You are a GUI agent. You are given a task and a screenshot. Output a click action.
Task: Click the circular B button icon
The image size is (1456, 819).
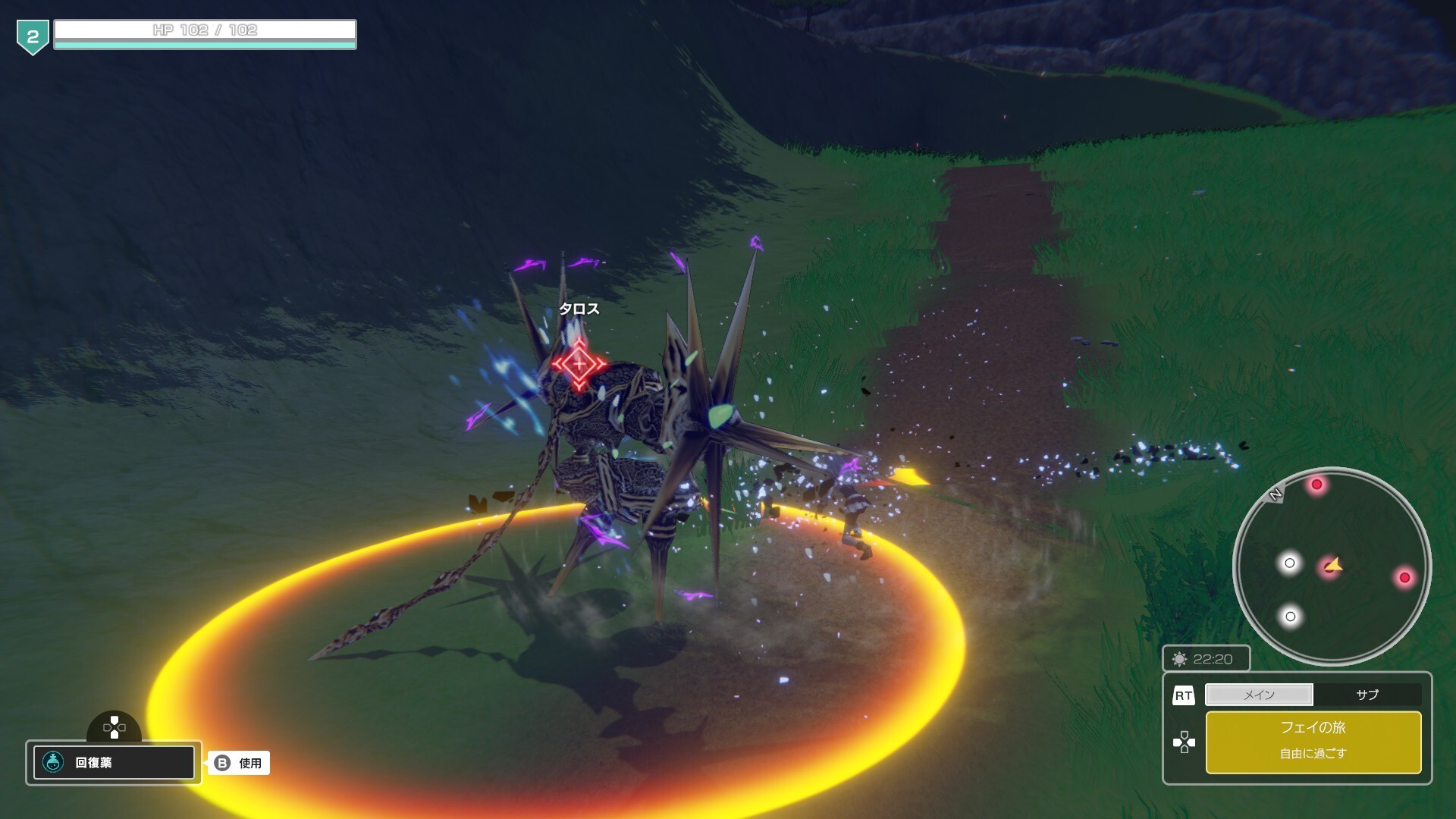(224, 764)
